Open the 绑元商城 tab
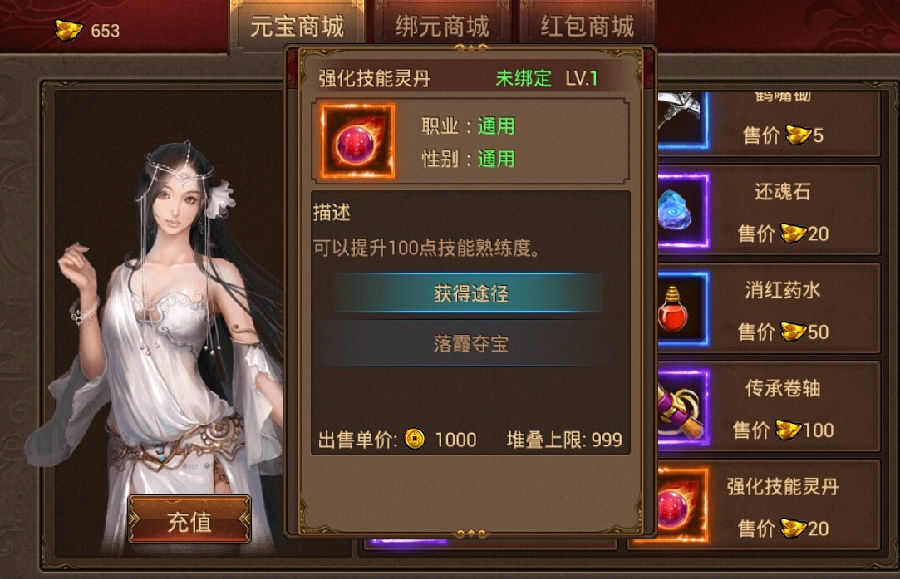This screenshot has width=900, height=579. click(439, 27)
